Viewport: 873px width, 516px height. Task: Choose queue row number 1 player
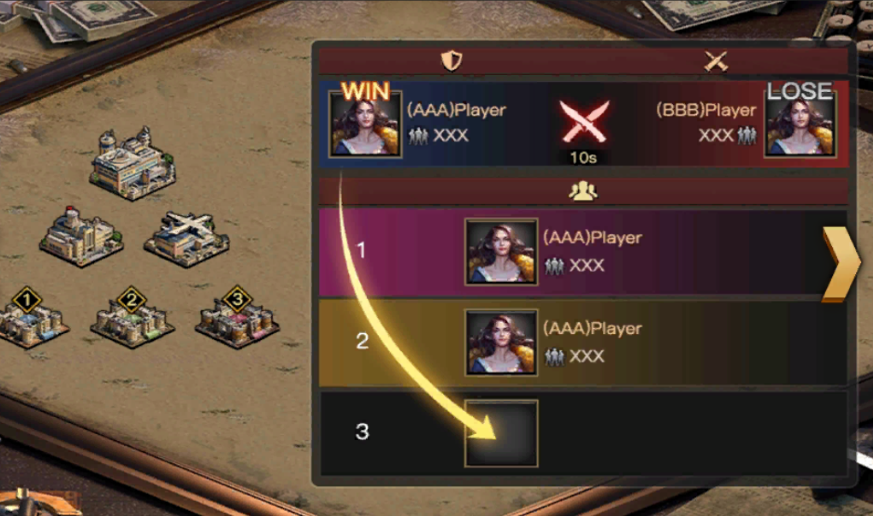coord(501,252)
